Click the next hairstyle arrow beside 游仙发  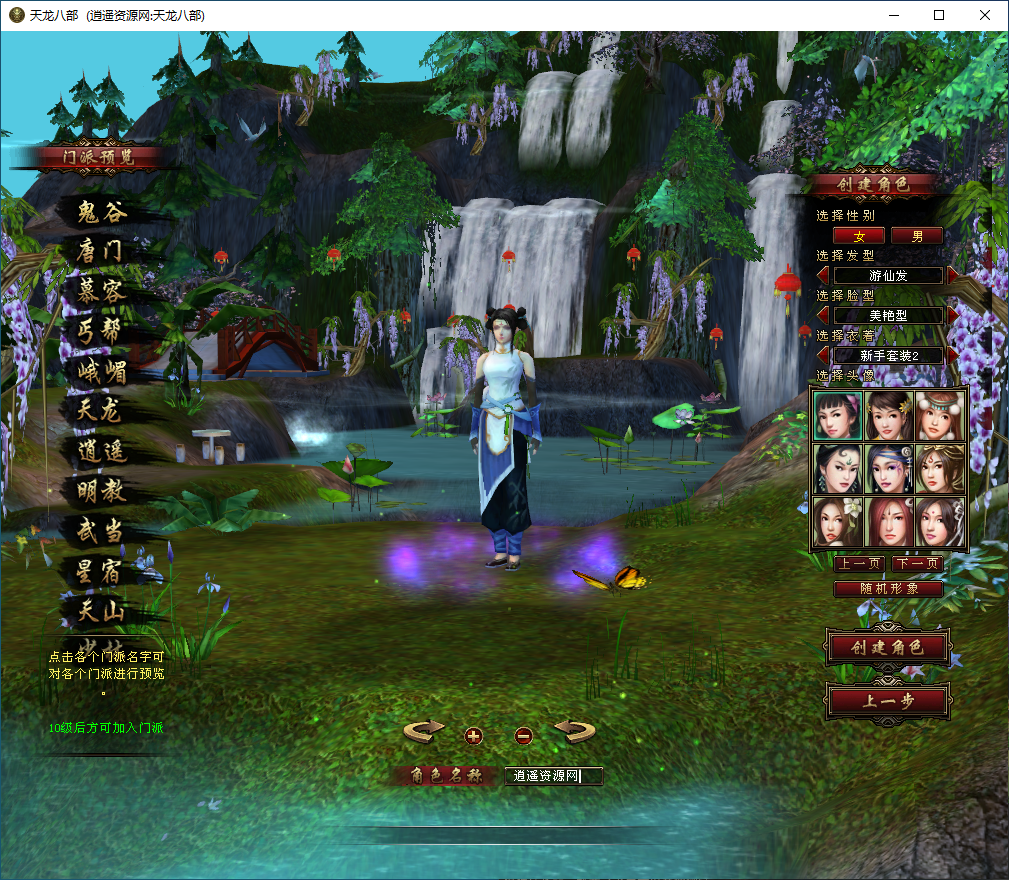[952, 275]
